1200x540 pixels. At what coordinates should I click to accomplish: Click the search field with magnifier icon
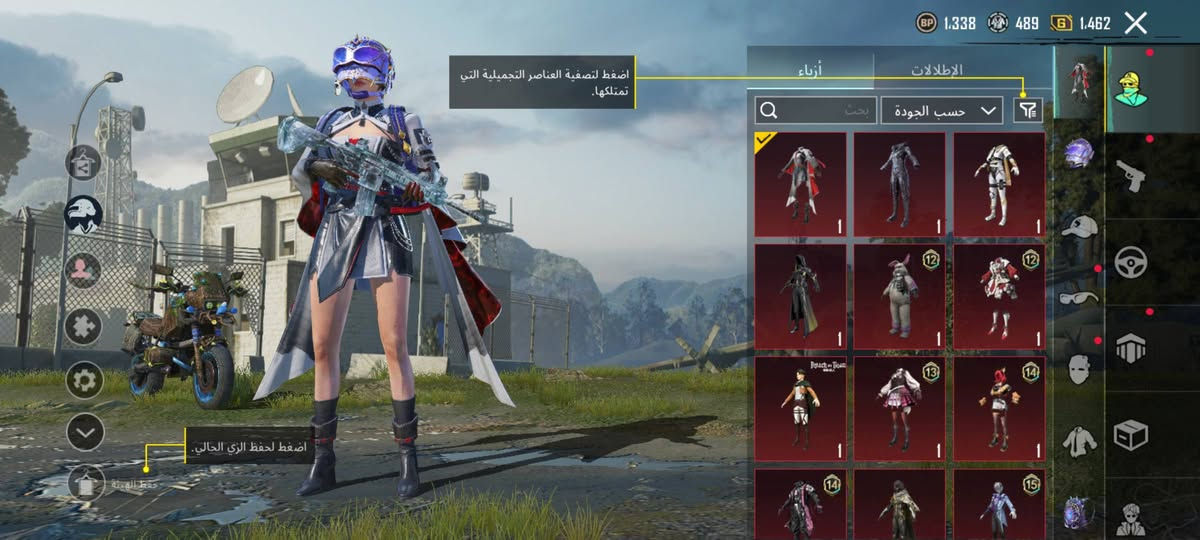(x=817, y=111)
